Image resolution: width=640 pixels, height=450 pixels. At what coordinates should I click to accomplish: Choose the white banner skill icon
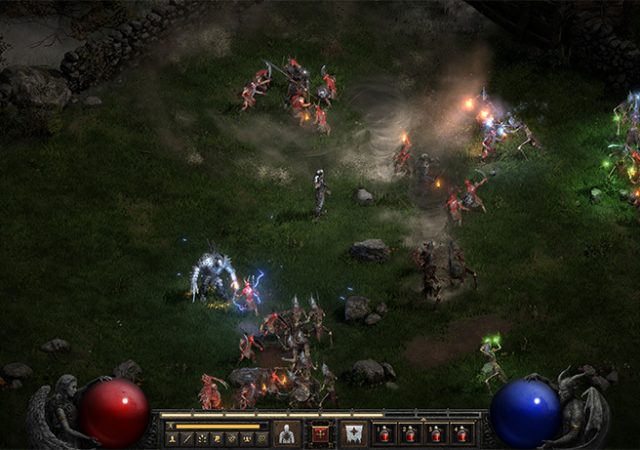point(353,434)
